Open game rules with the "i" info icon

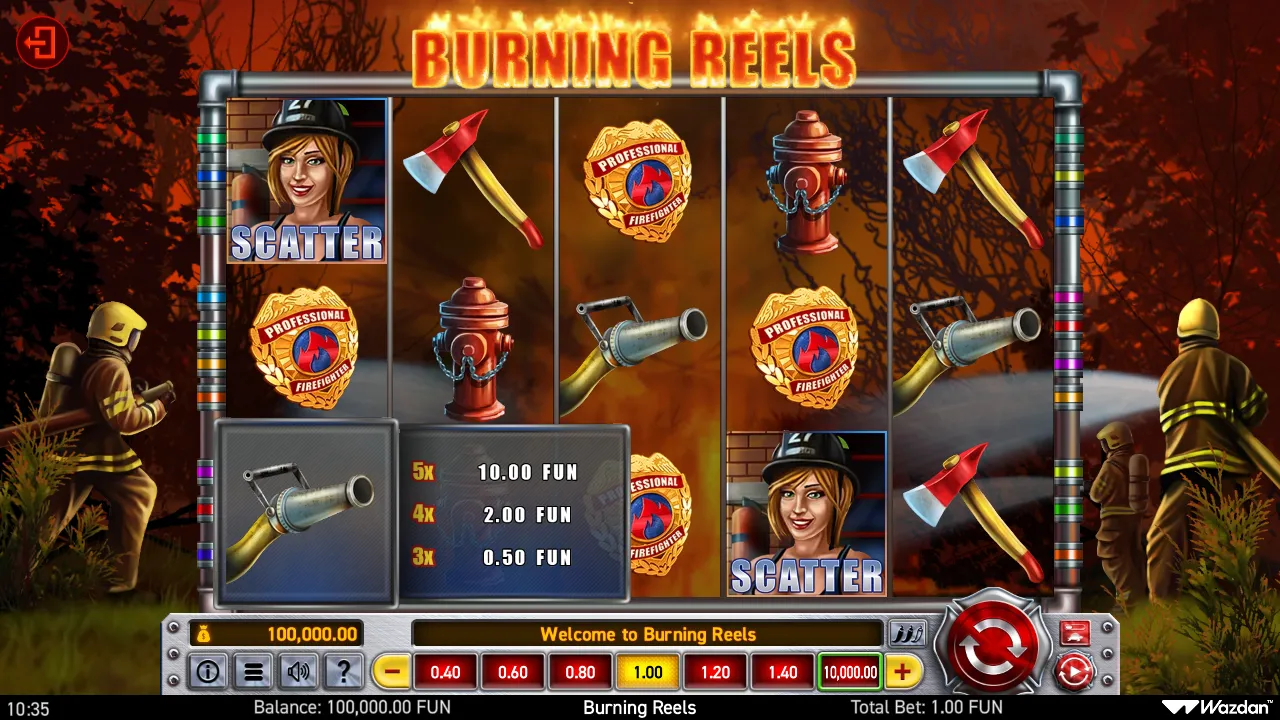(207, 671)
